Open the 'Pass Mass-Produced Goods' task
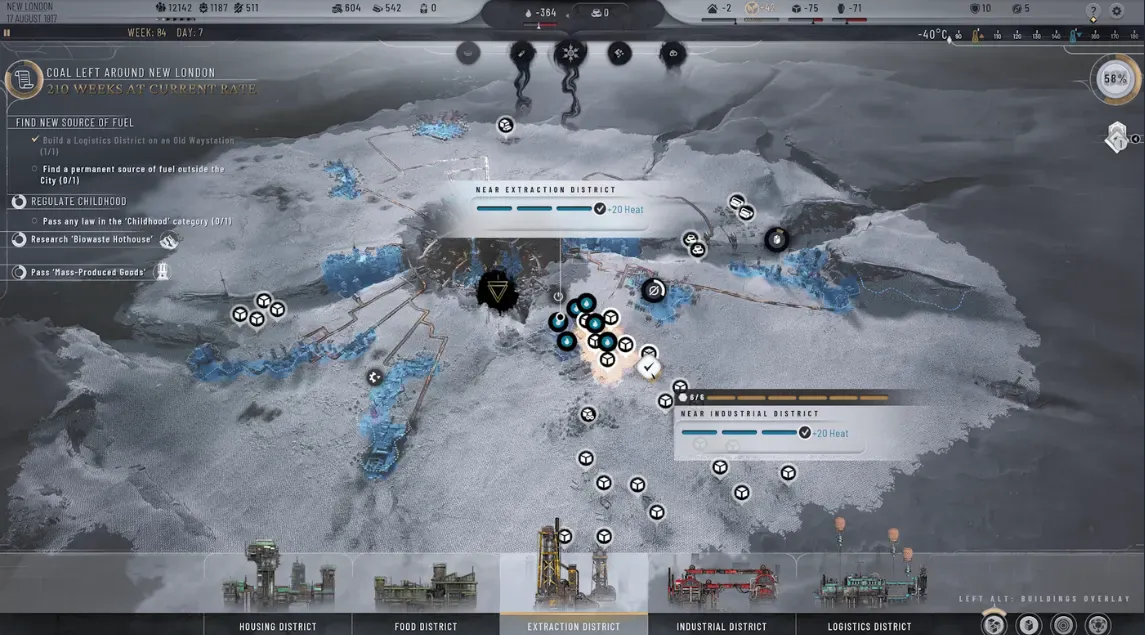This screenshot has height=635, width=1145. (90, 272)
